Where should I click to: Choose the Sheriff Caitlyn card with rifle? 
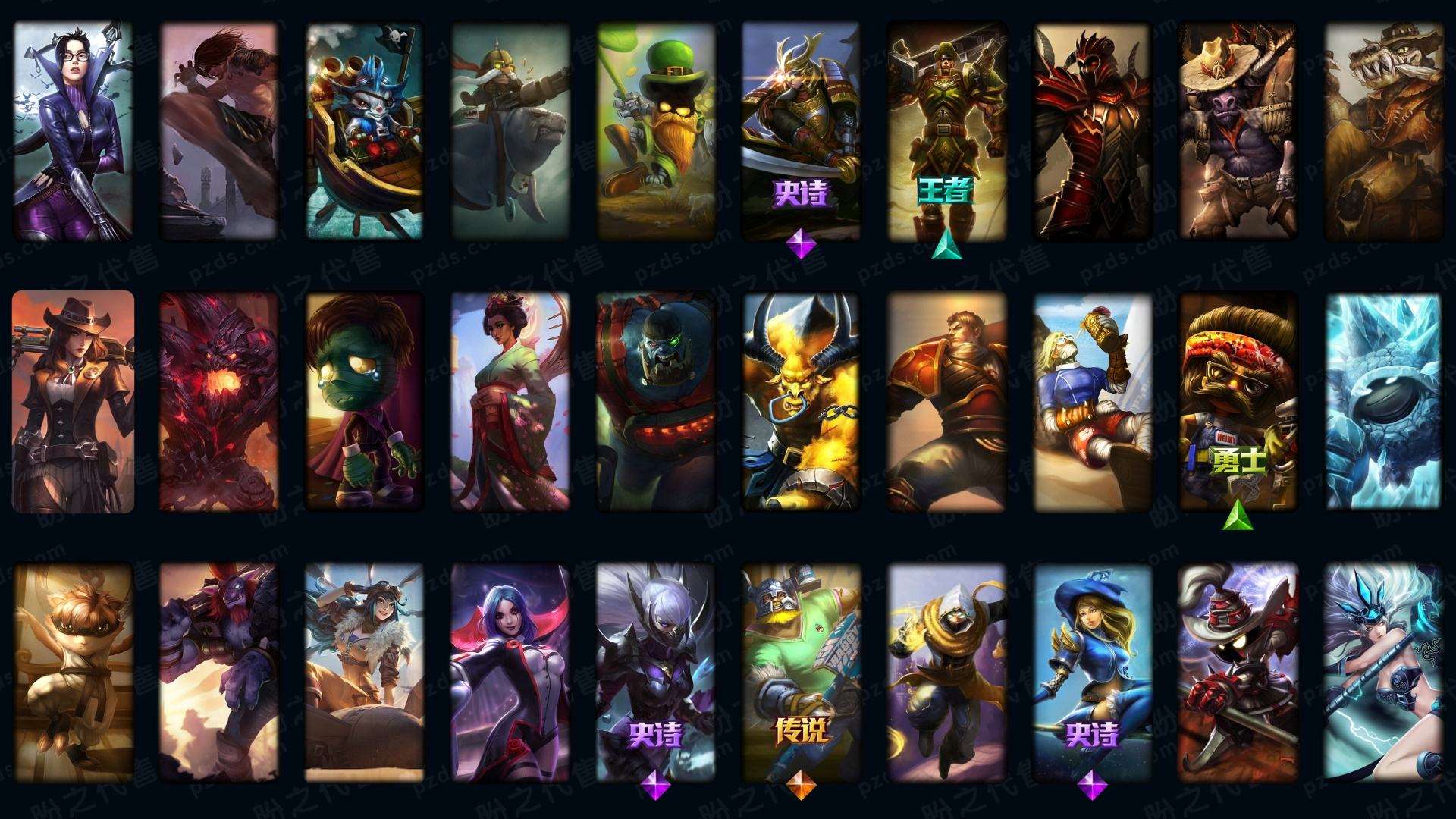(x=73, y=402)
